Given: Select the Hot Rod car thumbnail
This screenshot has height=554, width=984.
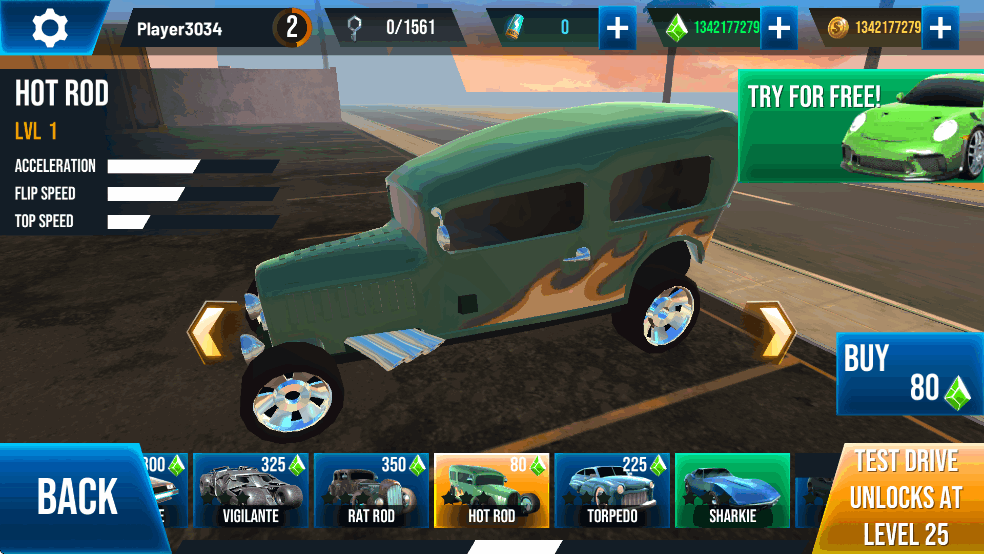Looking at the screenshot, I should coord(492,490).
